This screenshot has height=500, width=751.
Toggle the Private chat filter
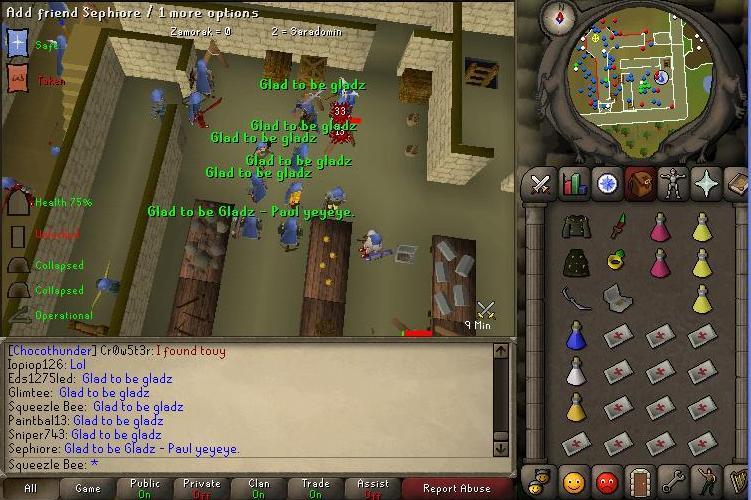pyautogui.click(x=202, y=489)
